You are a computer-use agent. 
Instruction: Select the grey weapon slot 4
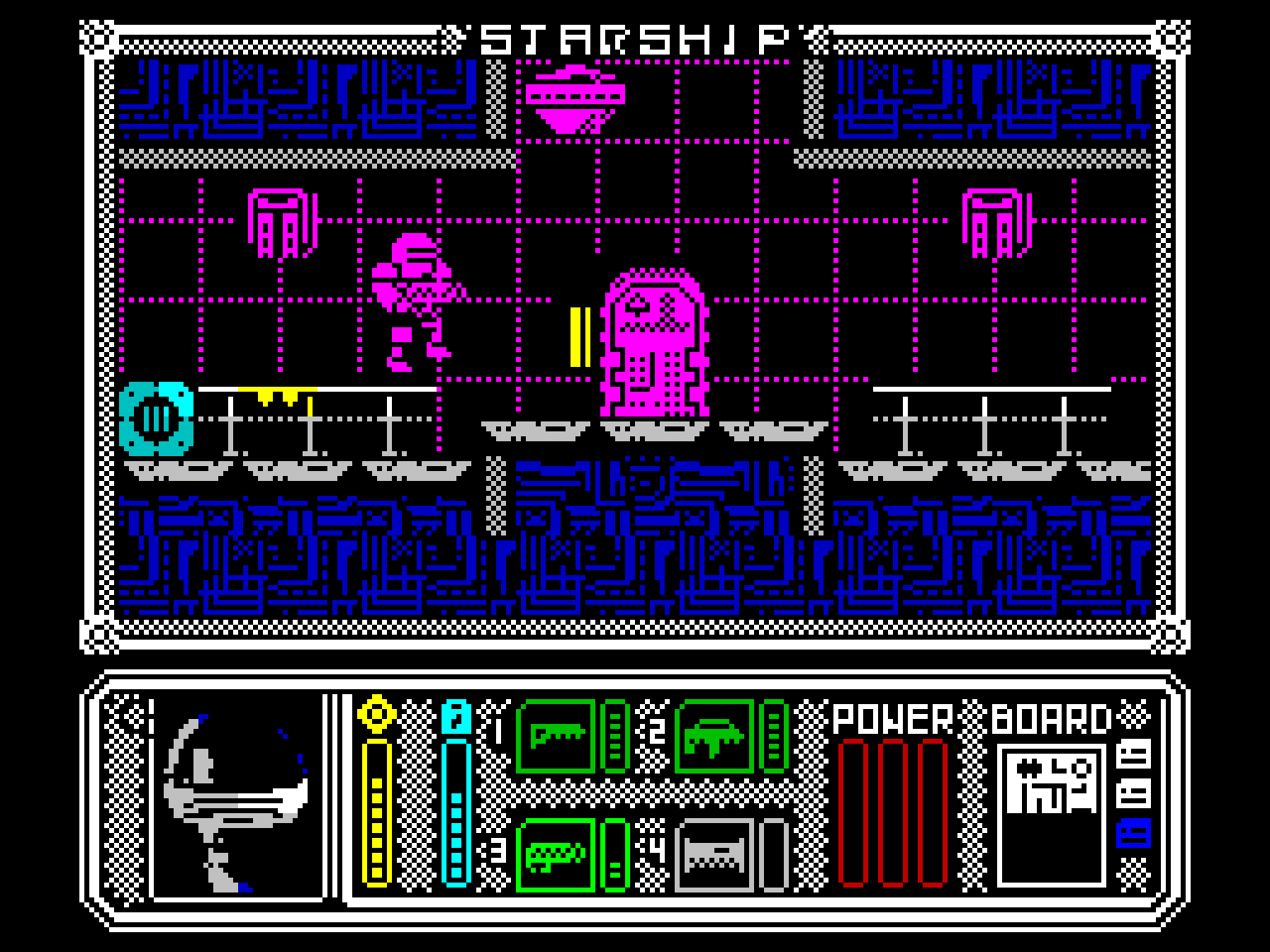point(715,854)
